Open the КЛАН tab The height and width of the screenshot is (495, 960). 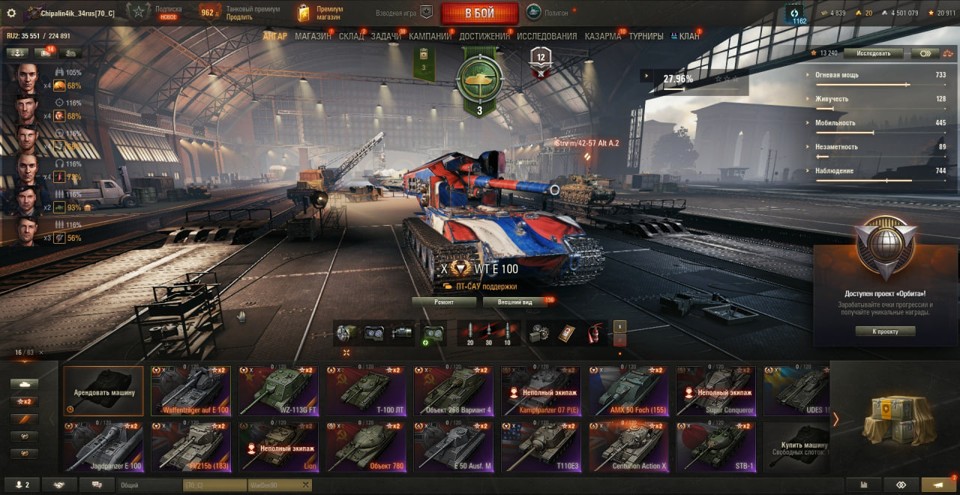pos(686,36)
